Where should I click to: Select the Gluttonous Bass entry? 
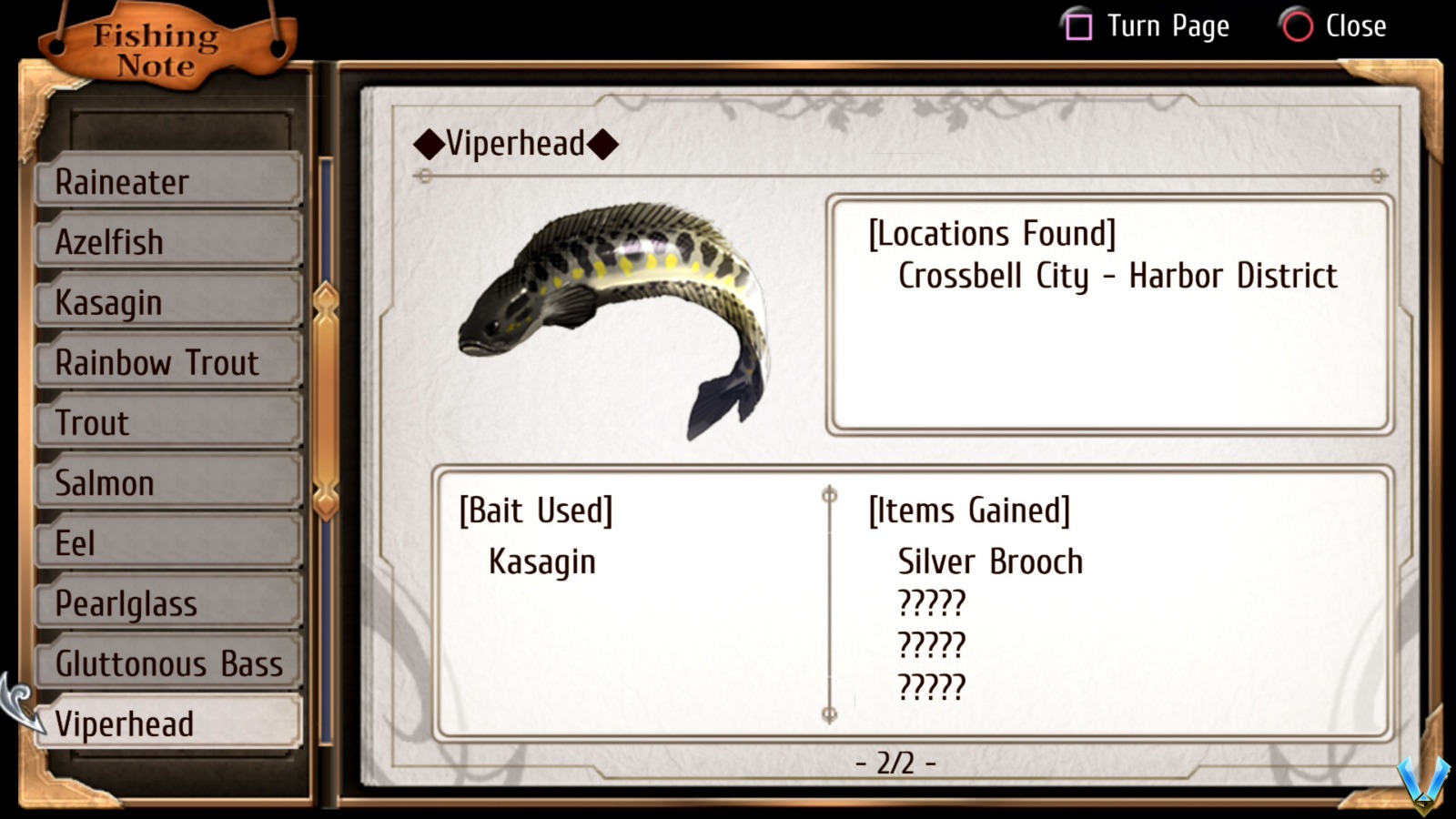(168, 664)
